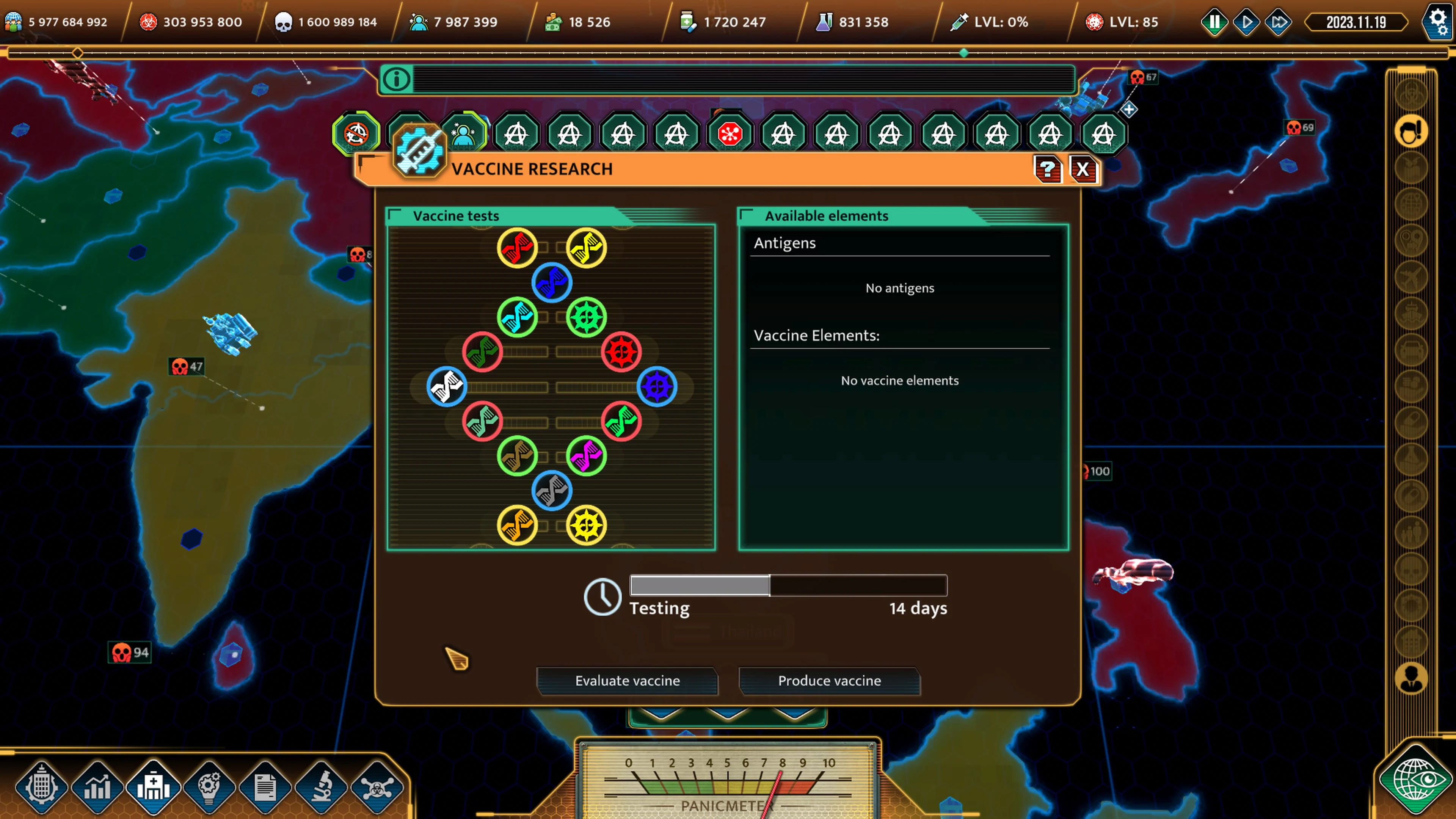The width and height of the screenshot is (1456, 819).
Task: Click the Testing progress bar
Action: pos(788,585)
